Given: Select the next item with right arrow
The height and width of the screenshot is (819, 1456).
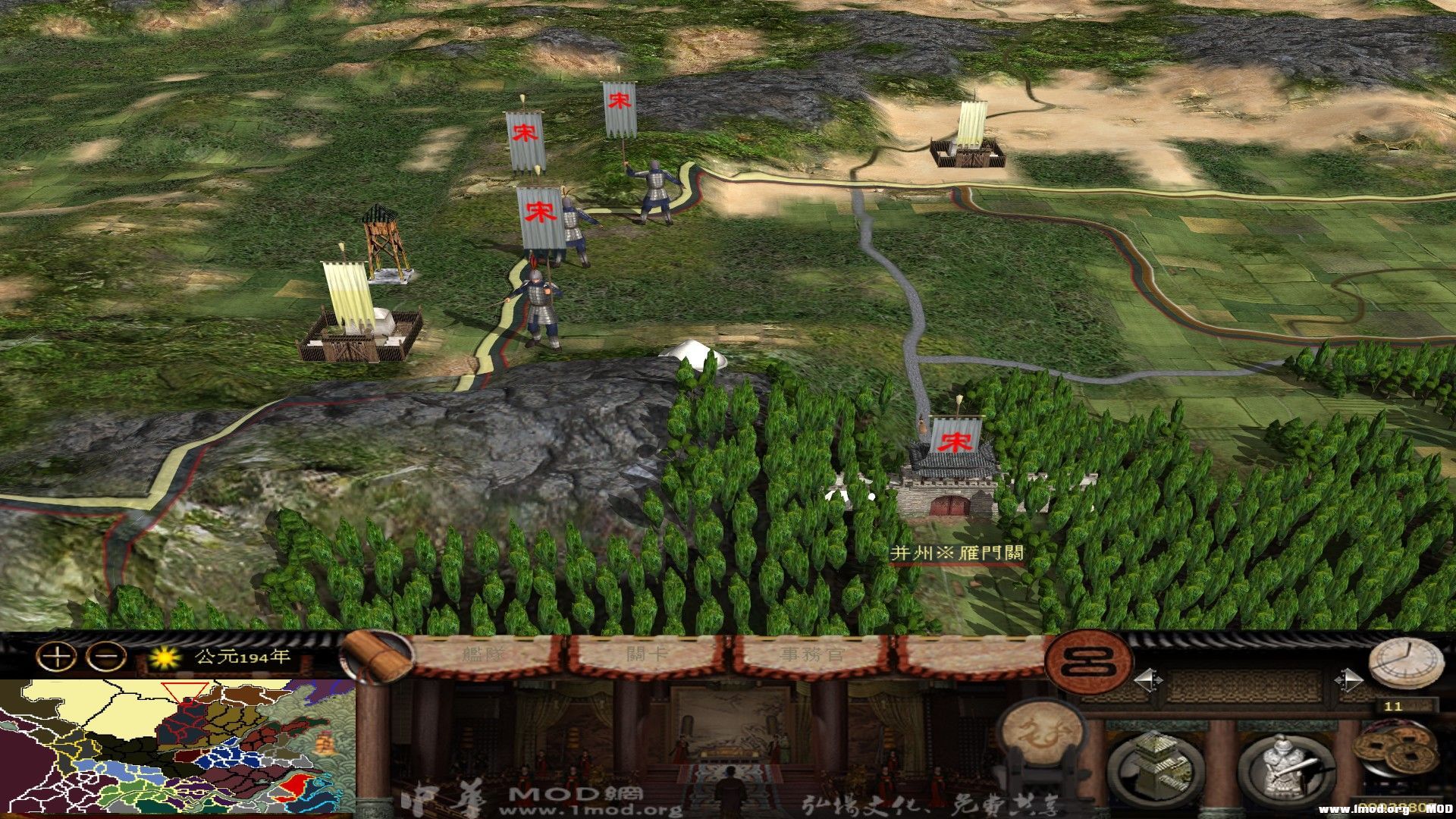Looking at the screenshot, I should 1348,680.
